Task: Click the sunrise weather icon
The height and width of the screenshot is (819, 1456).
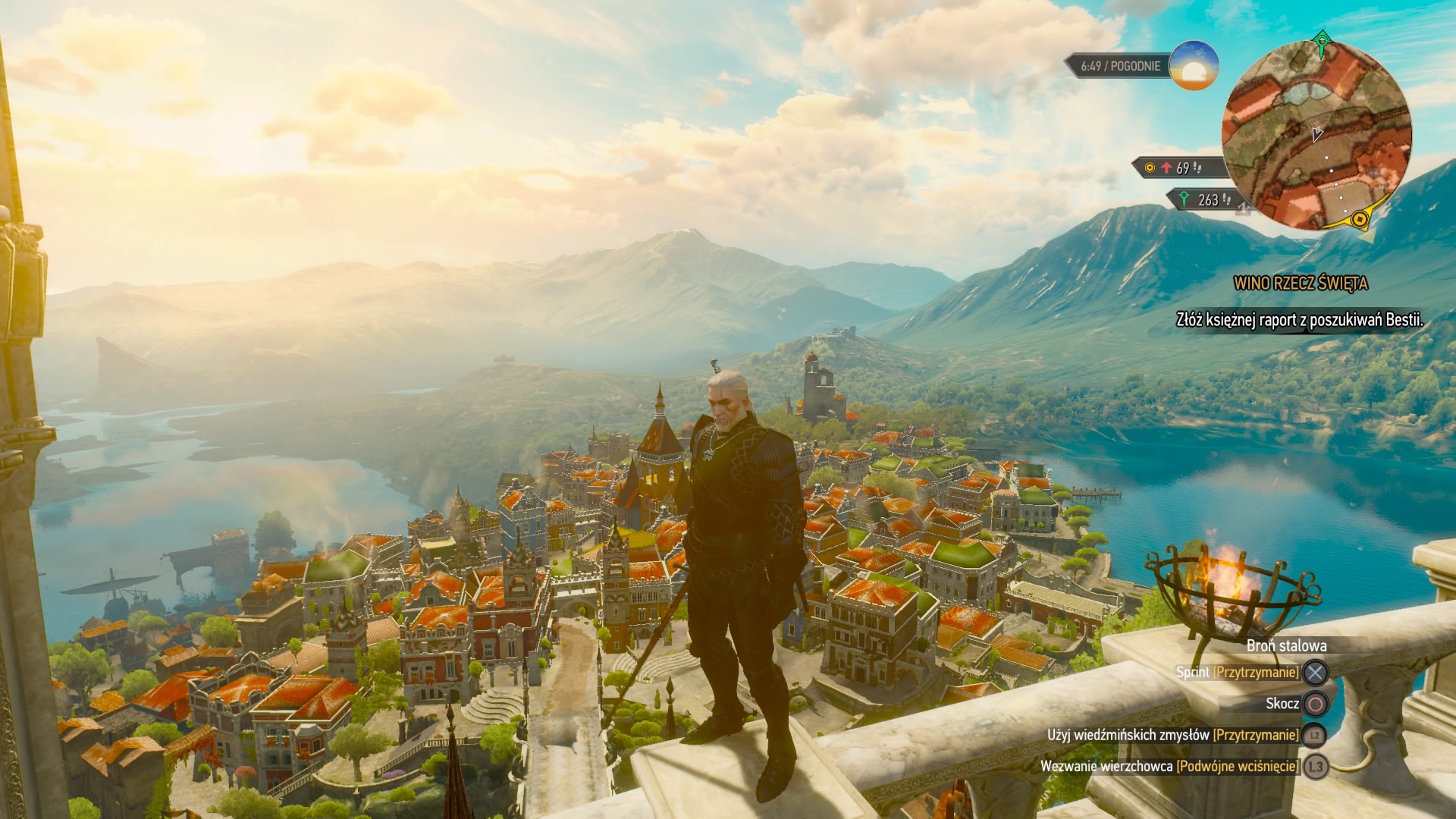Action: pos(1194,66)
